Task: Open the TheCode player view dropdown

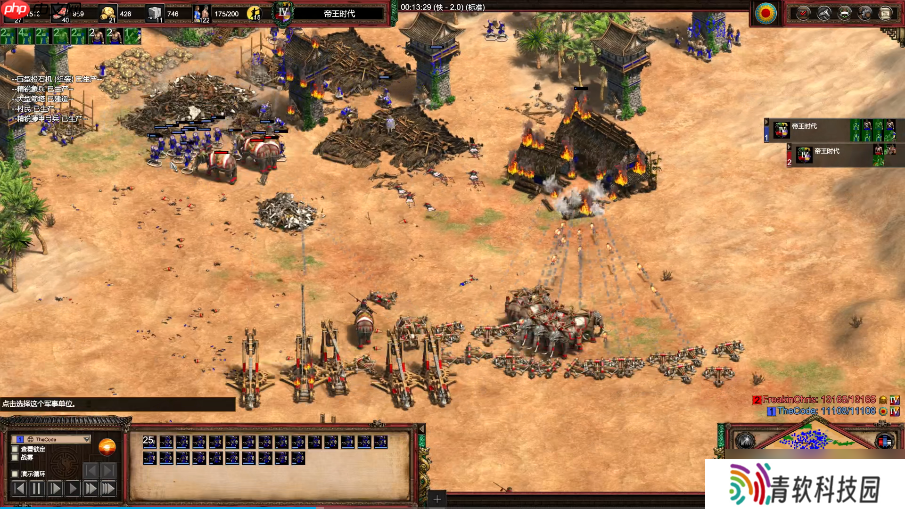Action: coord(52,439)
